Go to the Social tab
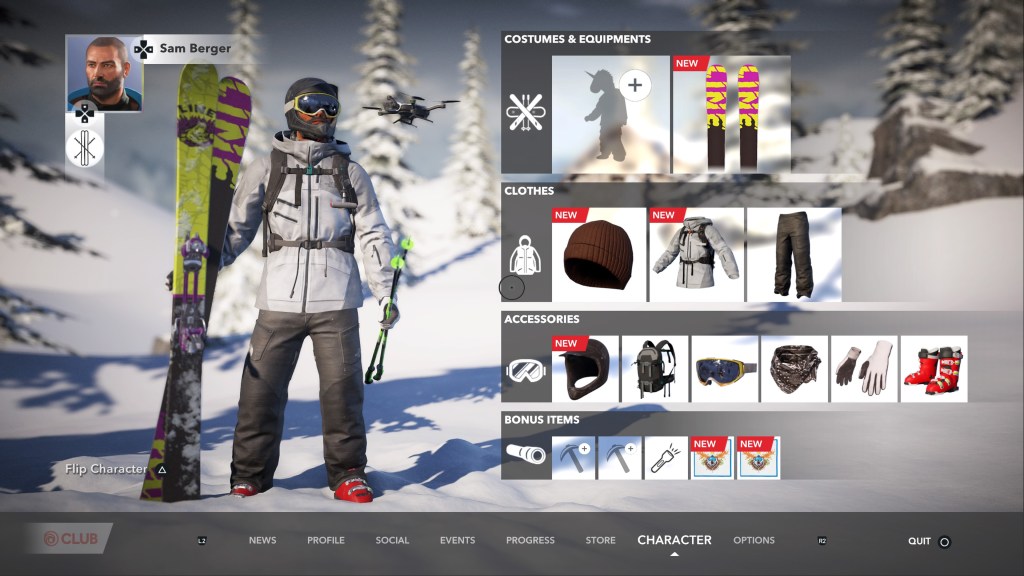 (392, 541)
